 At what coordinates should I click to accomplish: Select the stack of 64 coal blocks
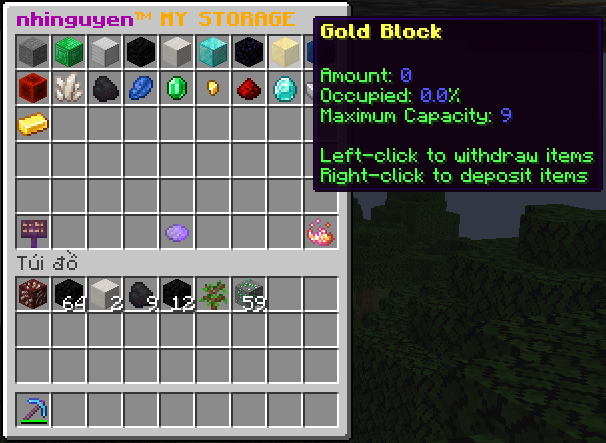click(x=69, y=294)
